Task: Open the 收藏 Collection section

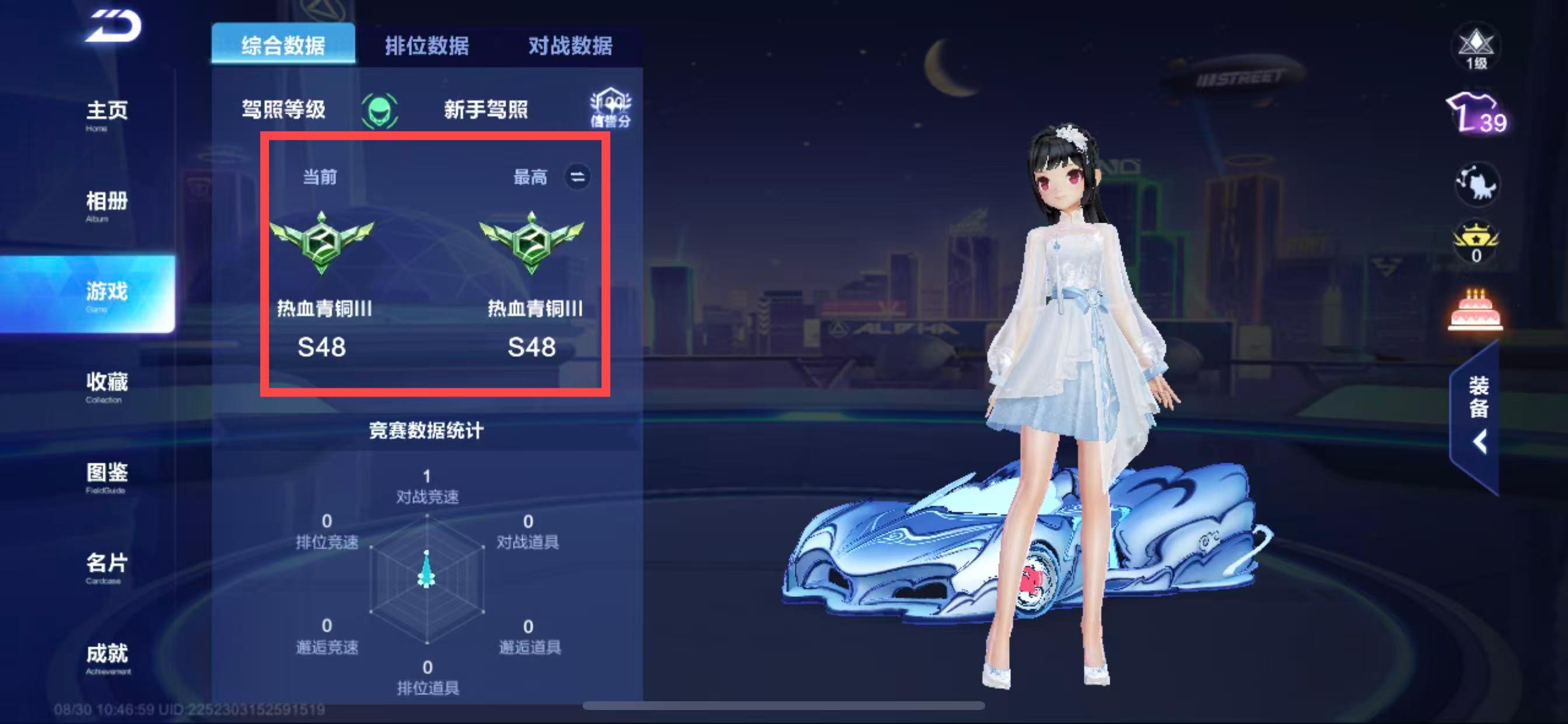Action: pyautogui.click(x=107, y=386)
